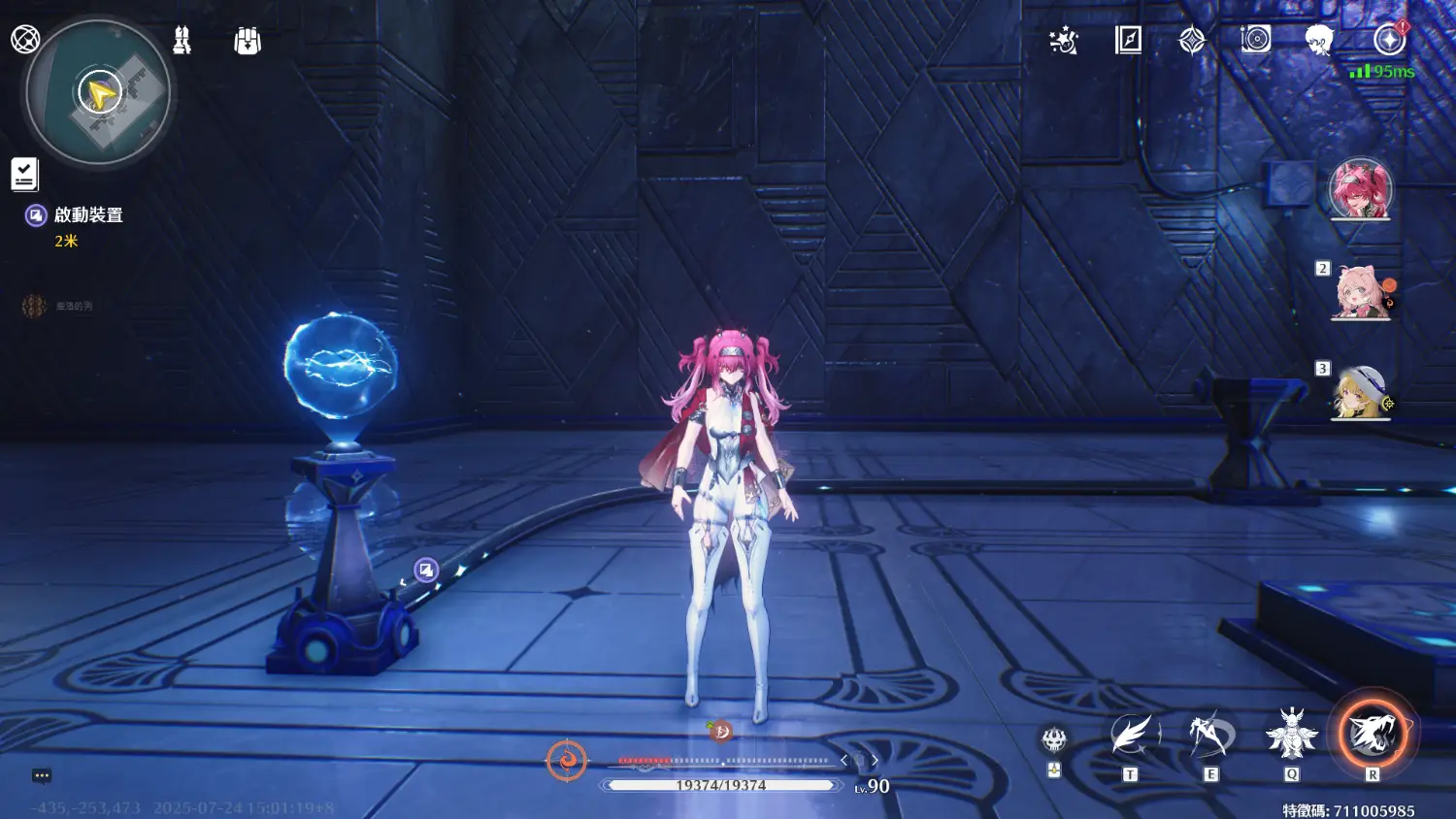The width and height of the screenshot is (1456, 819).
Task: Open the compass guidebook icon
Action: [x=1128, y=40]
